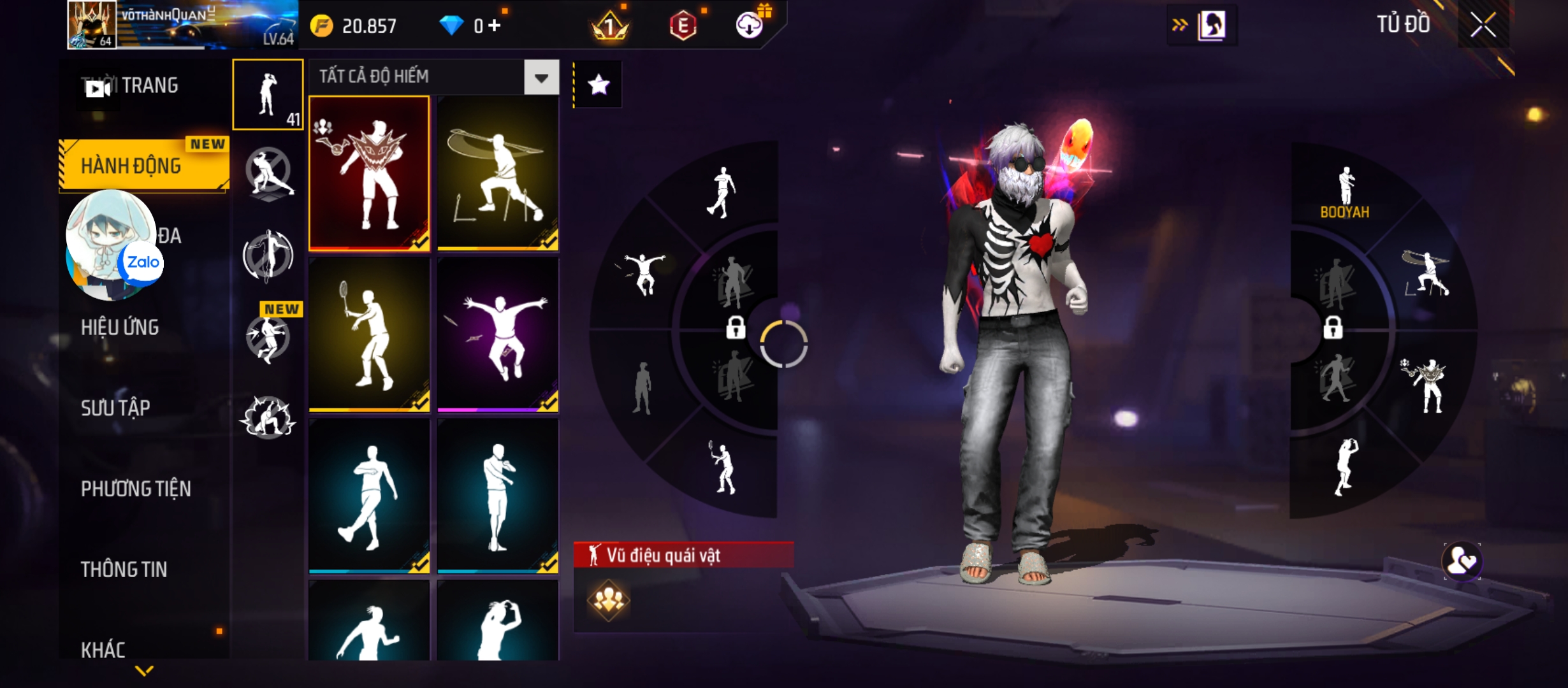Select the BOOYAH emote wheel slot
1568x688 pixels.
[1345, 191]
